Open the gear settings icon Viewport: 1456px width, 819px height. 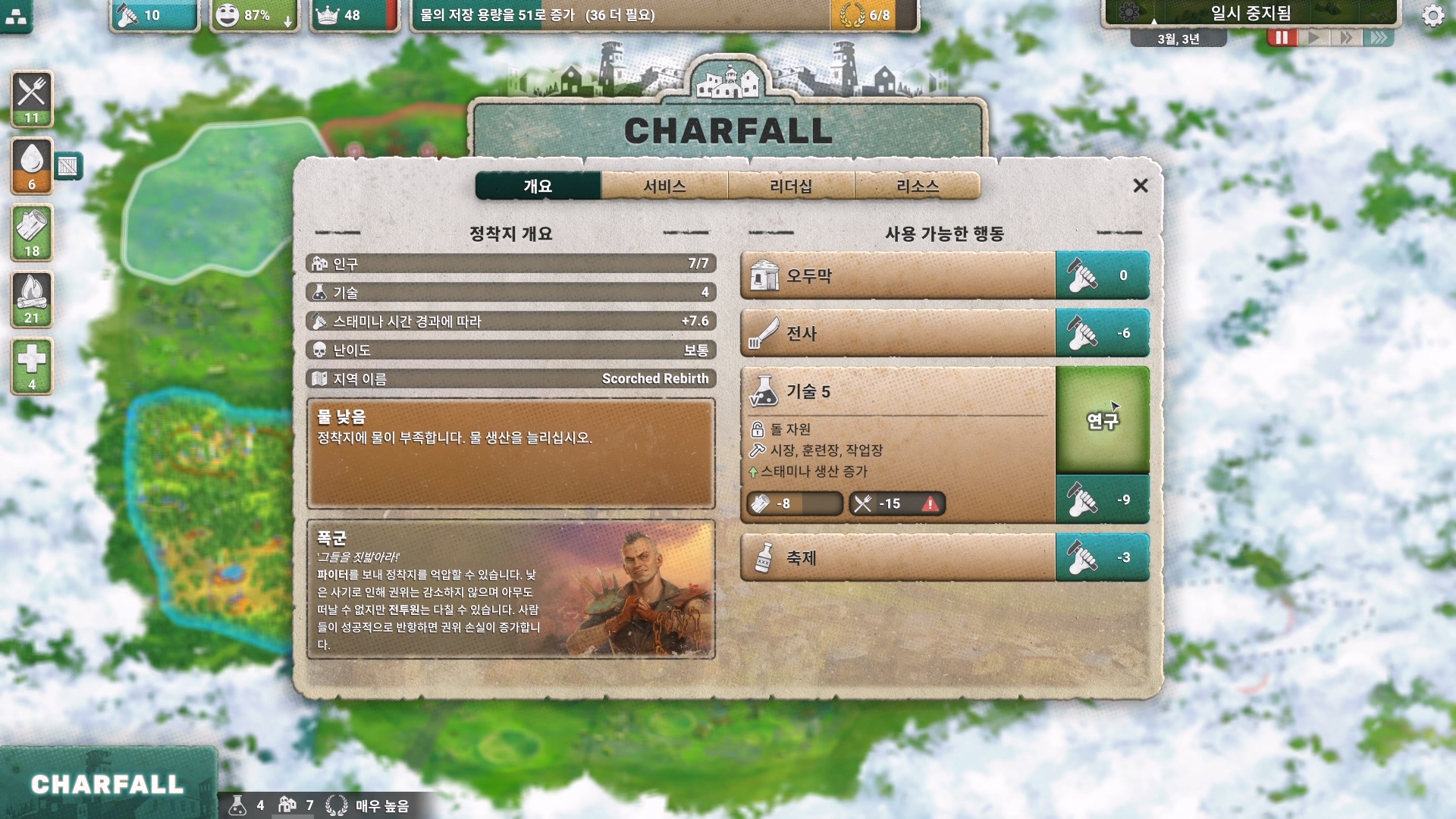1432,15
